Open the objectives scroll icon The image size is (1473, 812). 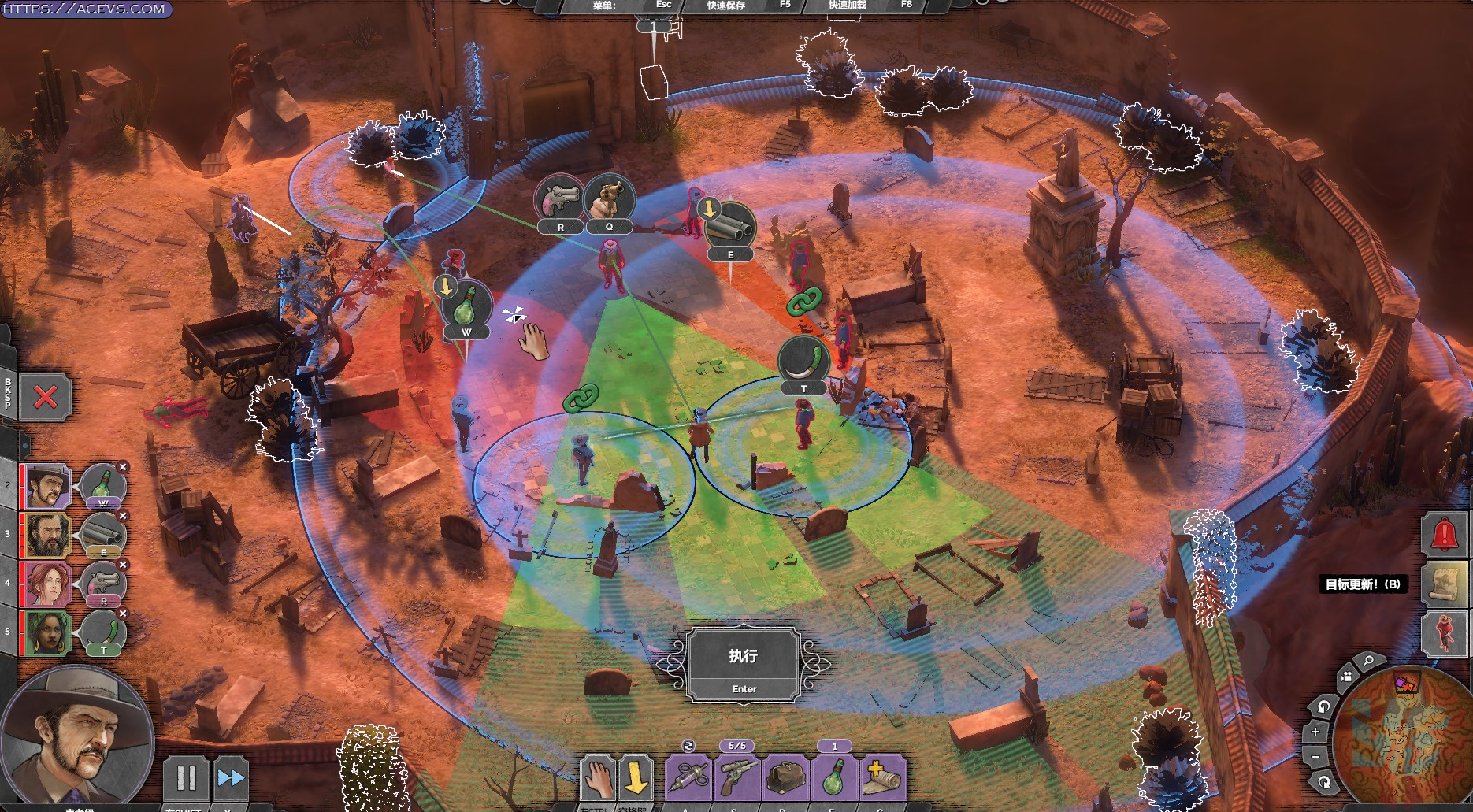coord(1445,584)
